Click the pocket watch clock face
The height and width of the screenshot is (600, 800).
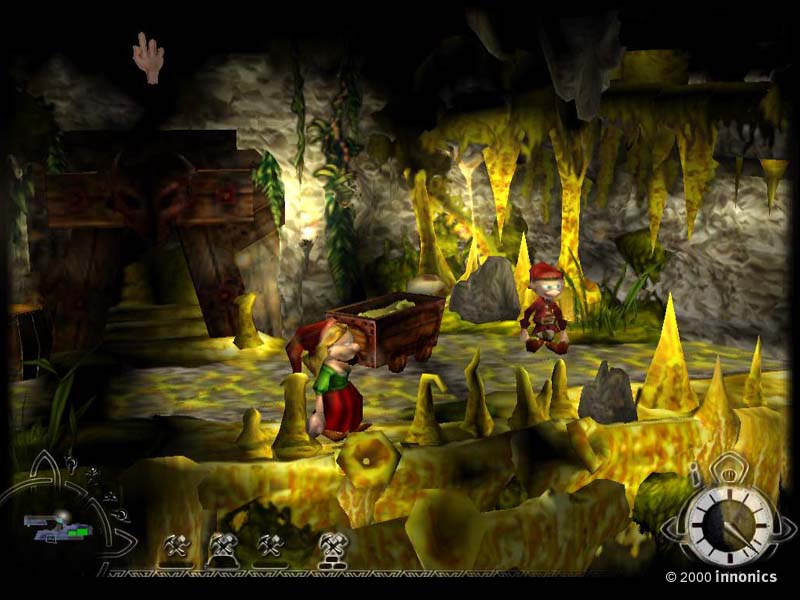(x=729, y=522)
